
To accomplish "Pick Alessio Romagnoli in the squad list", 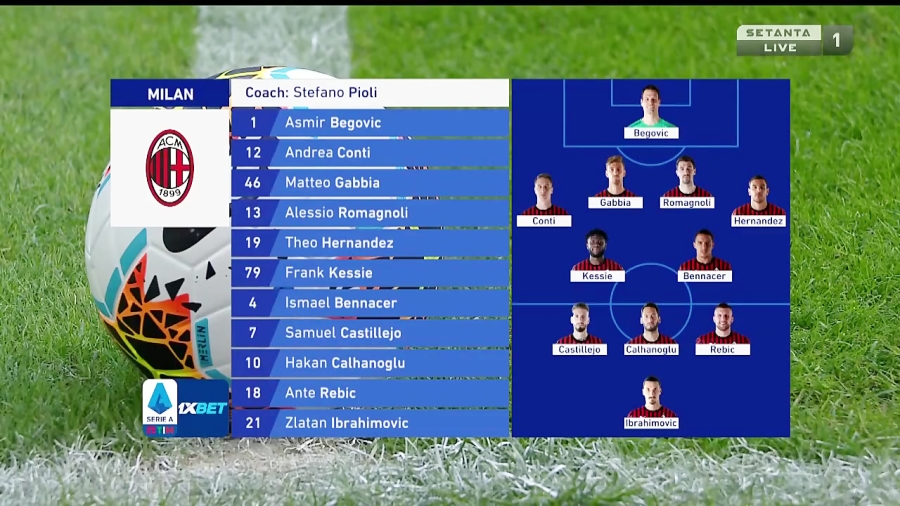I will tap(370, 213).
